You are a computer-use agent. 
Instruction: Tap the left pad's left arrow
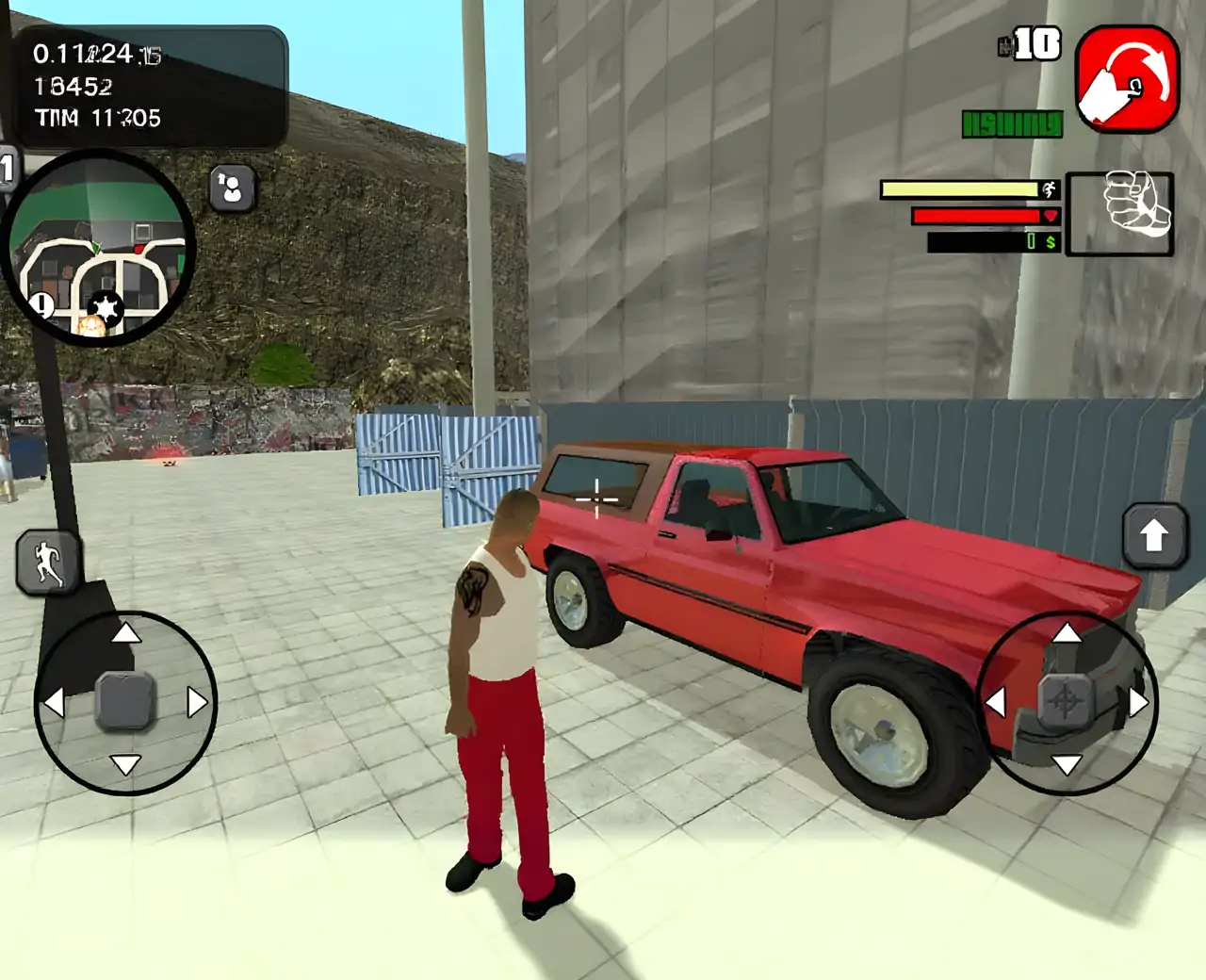pyautogui.click(x=54, y=702)
